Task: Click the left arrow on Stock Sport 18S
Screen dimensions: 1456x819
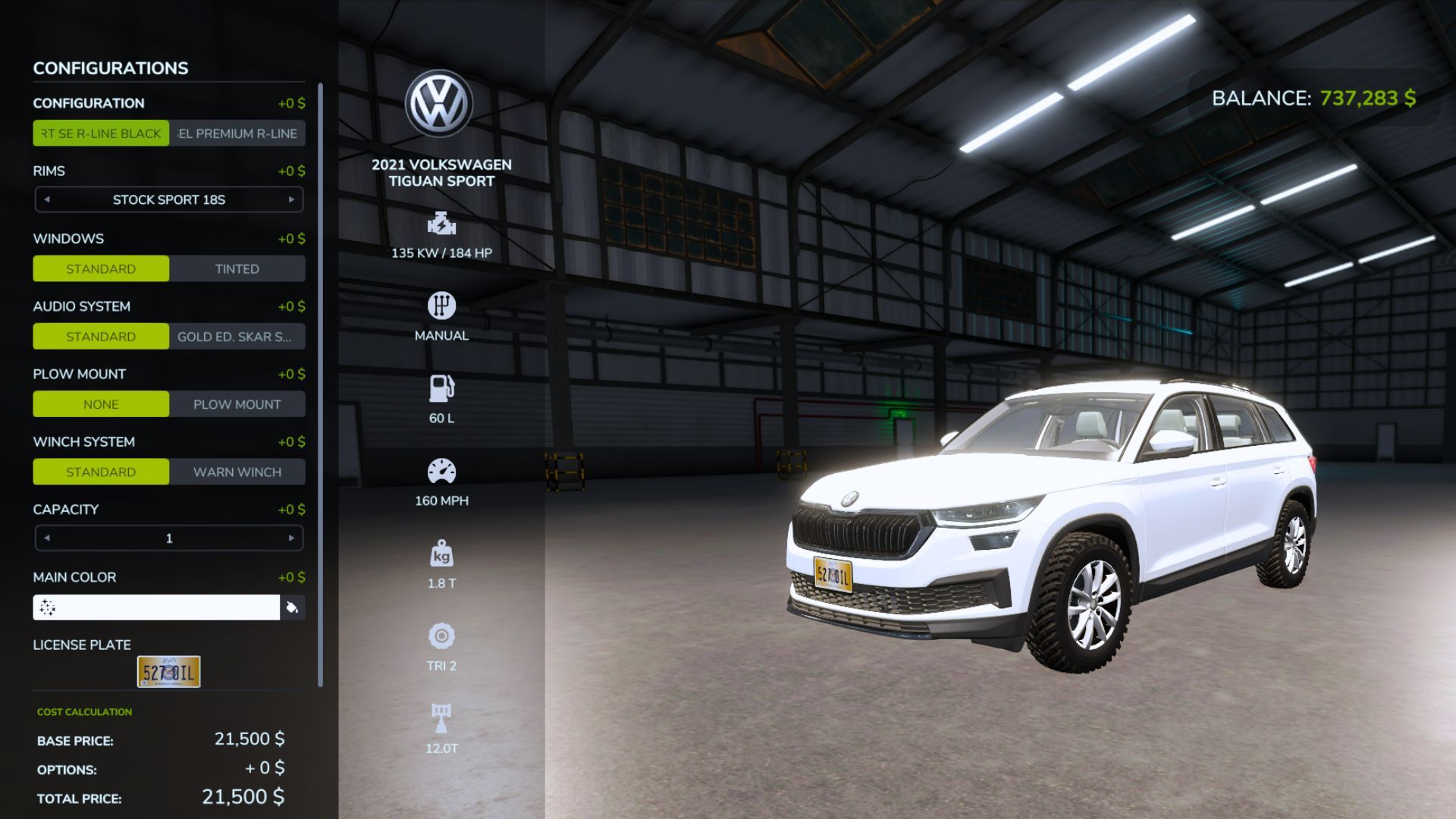Action: click(x=48, y=199)
